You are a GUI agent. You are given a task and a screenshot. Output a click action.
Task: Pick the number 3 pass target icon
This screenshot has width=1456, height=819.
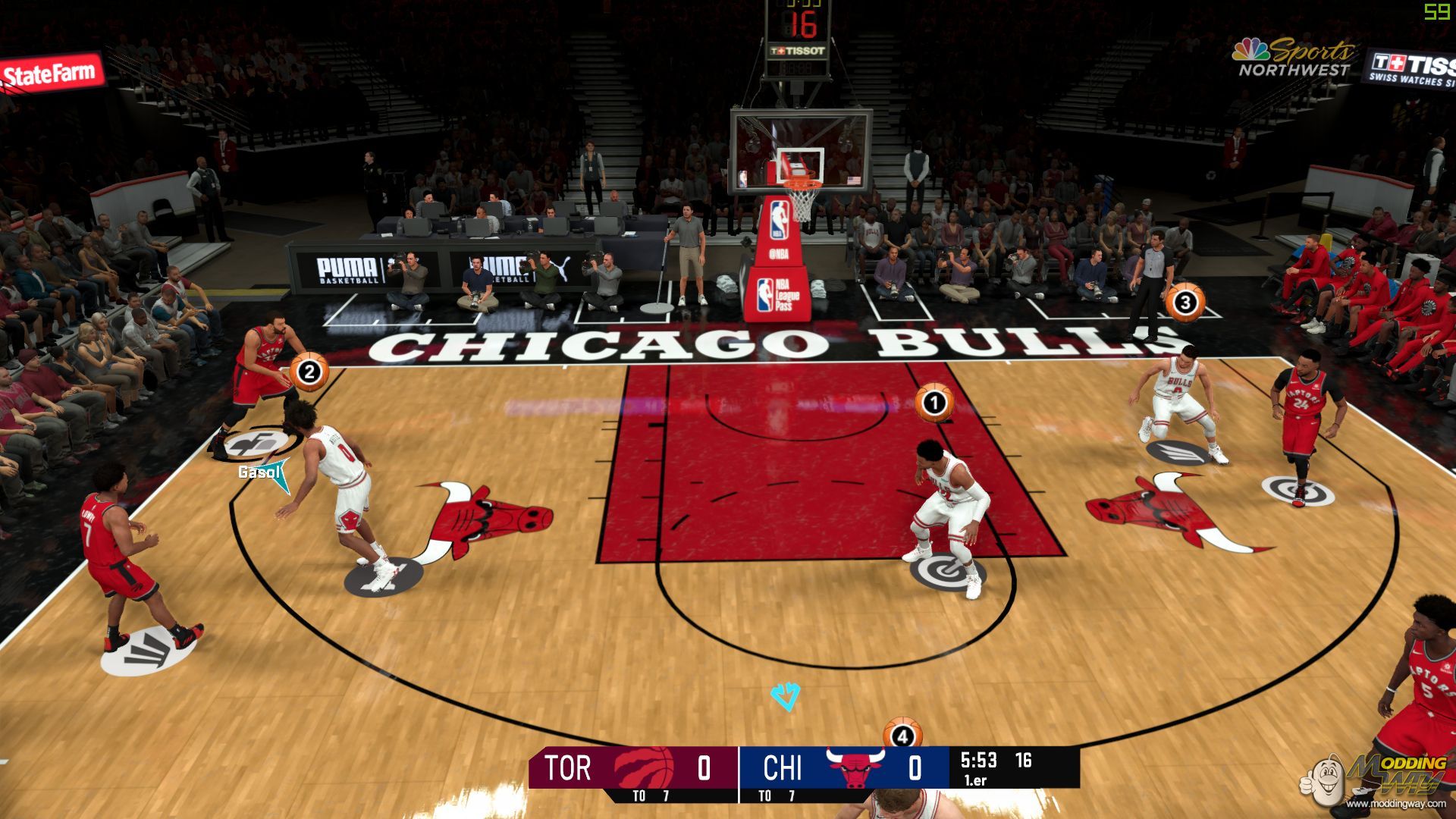[1184, 303]
